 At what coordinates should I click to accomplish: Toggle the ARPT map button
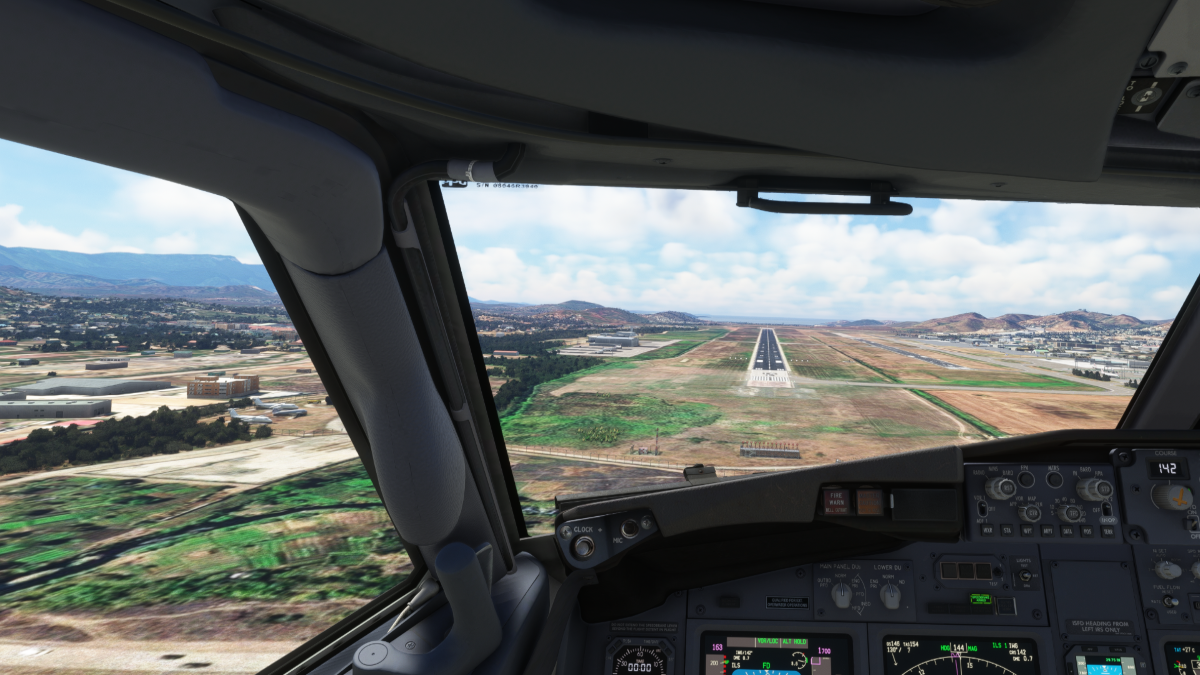tap(1047, 530)
